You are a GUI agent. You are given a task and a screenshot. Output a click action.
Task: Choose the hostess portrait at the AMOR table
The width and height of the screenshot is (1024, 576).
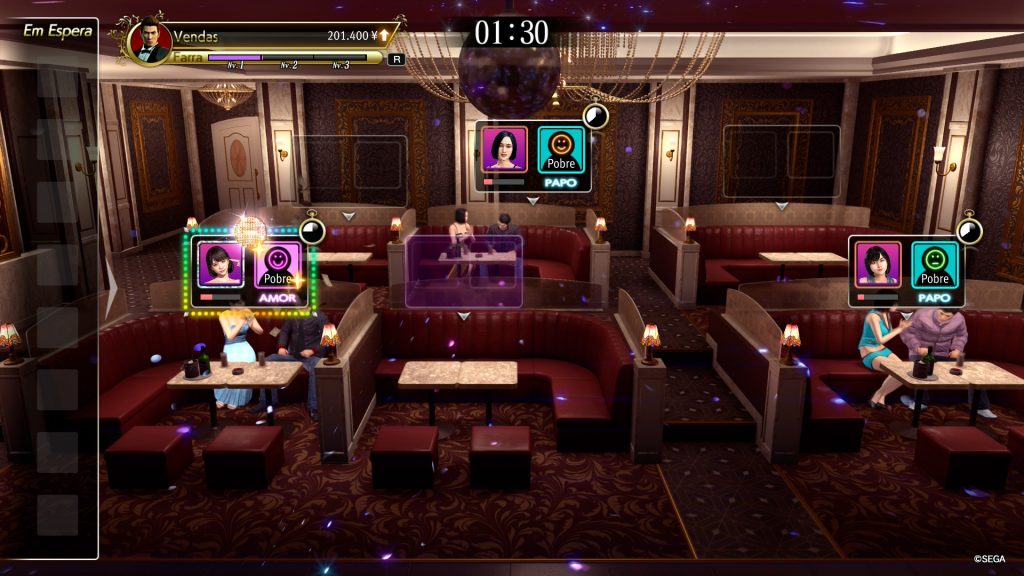tap(220, 265)
